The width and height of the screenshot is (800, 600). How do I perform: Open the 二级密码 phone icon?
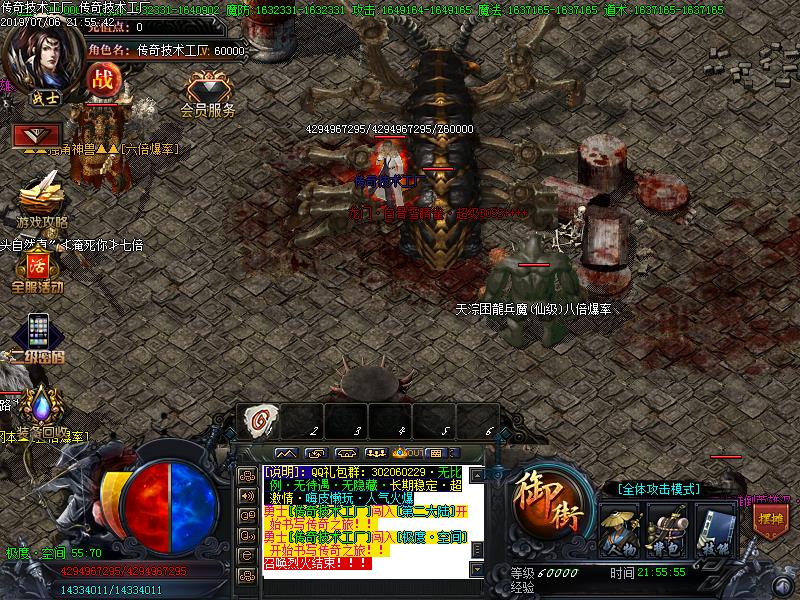click(x=38, y=332)
